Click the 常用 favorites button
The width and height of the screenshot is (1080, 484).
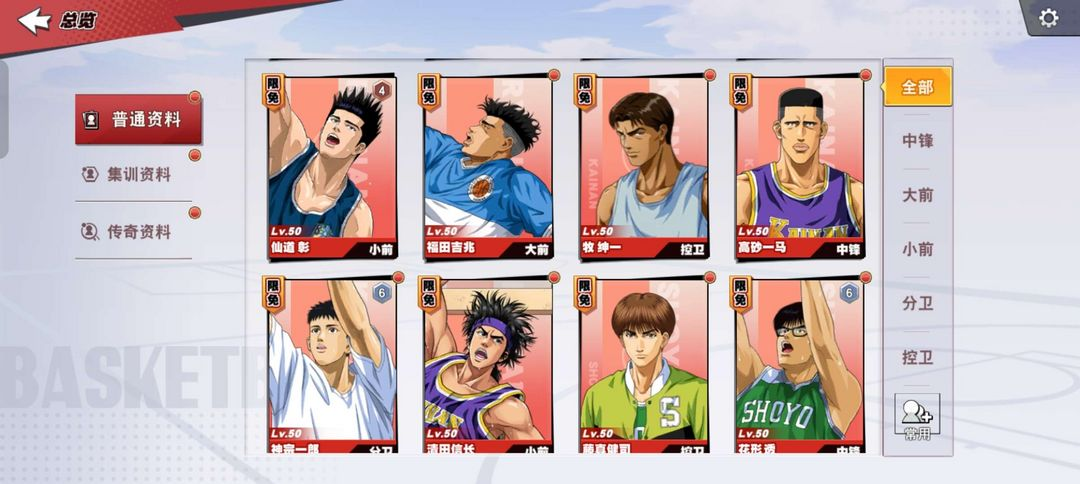pyautogui.click(x=917, y=416)
